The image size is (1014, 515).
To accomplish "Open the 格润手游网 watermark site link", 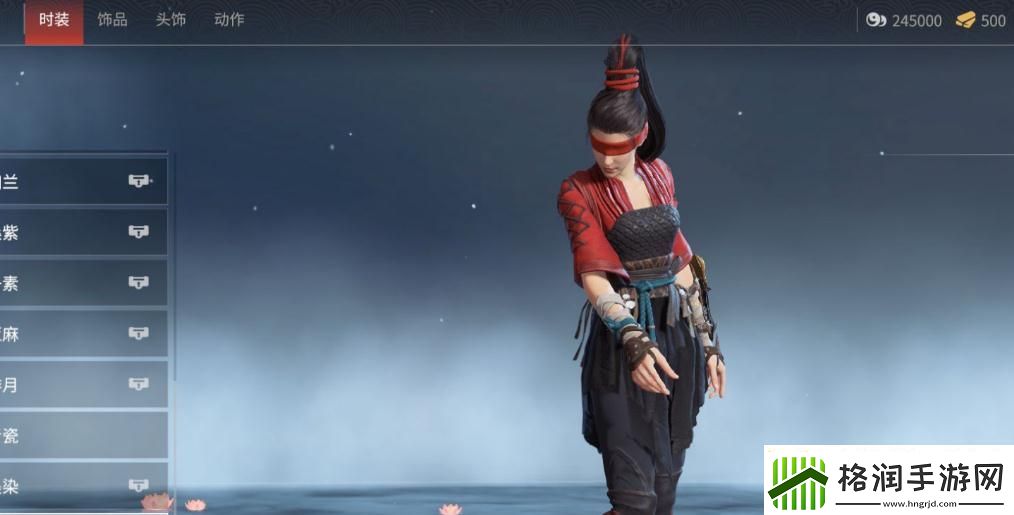I will click(889, 480).
